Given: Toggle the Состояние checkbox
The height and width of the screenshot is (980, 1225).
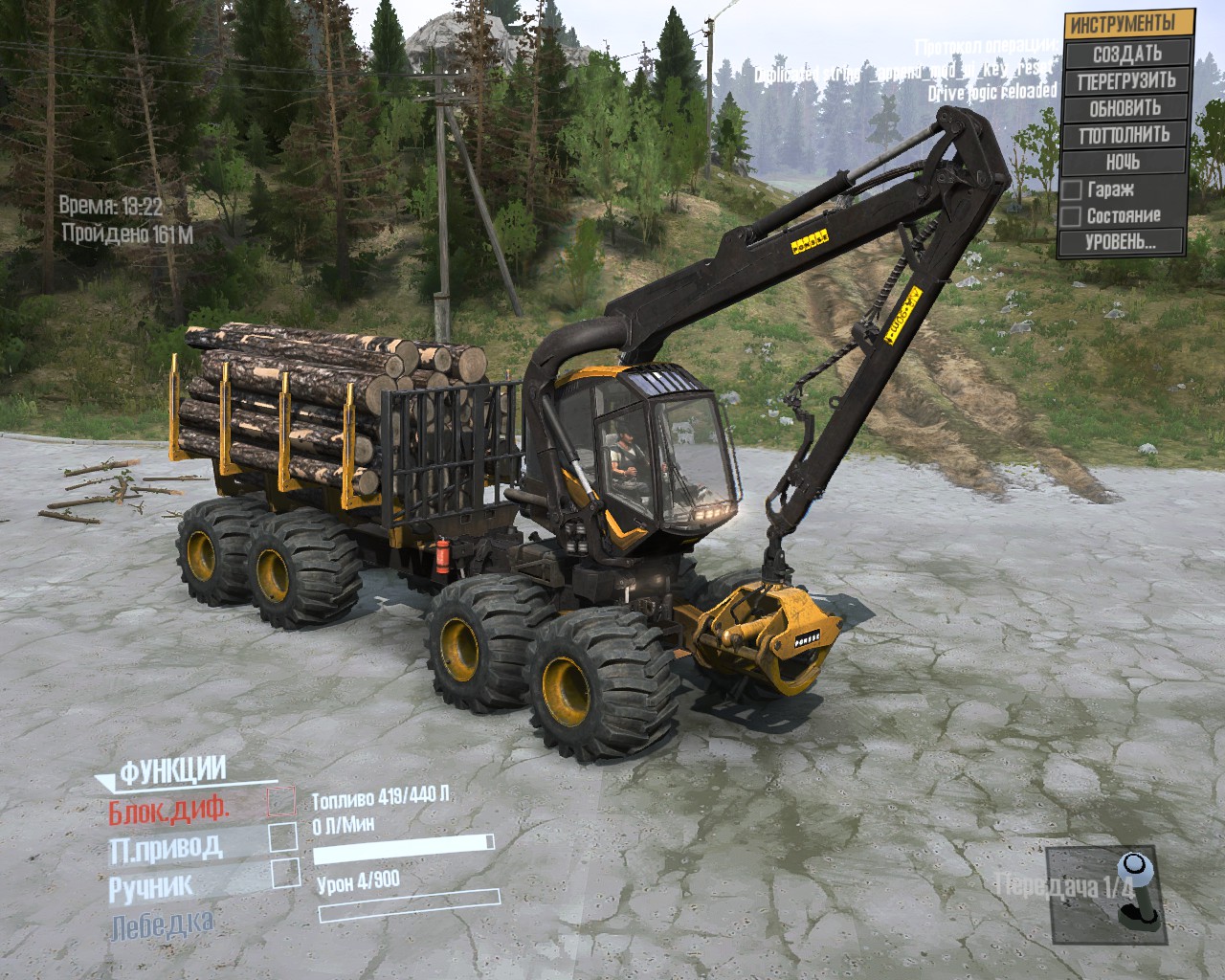Looking at the screenshot, I should pyautogui.click(x=1072, y=215).
